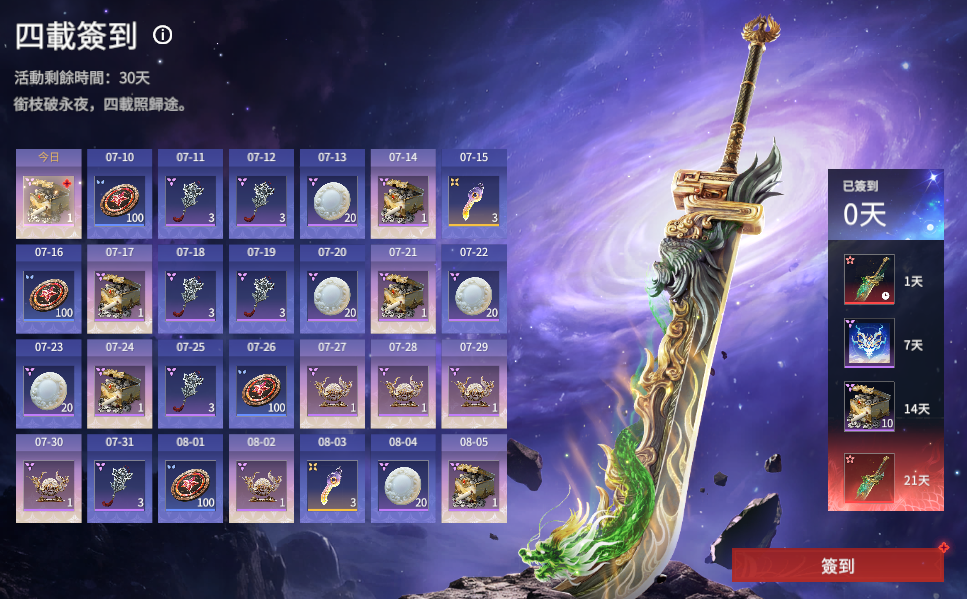Choose the 08-01 reward tile
Viewport: 967px width, 599px height.
coord(190,483)
